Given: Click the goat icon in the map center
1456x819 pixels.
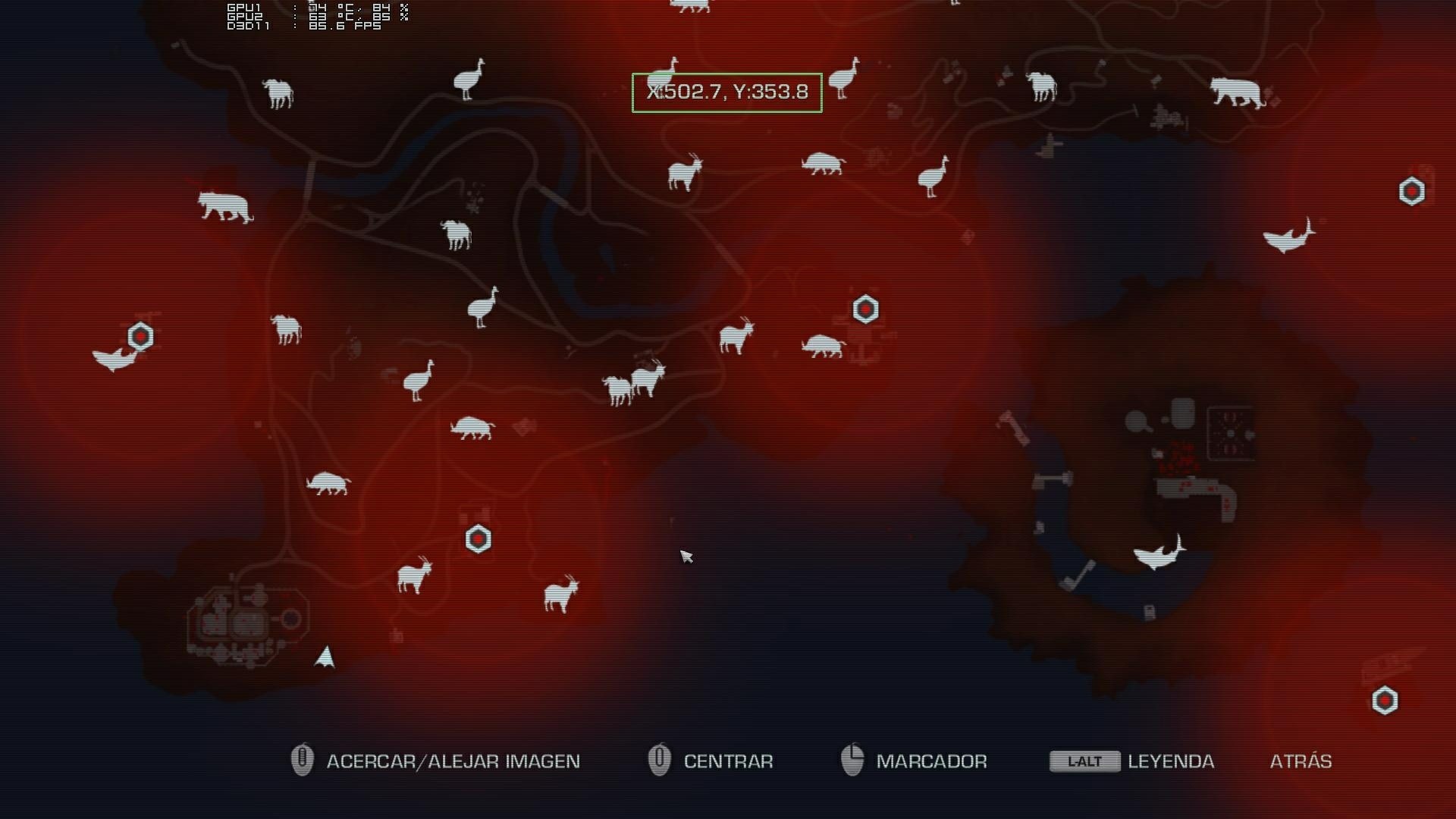Looking at the screenshot, I should point(736,337).
